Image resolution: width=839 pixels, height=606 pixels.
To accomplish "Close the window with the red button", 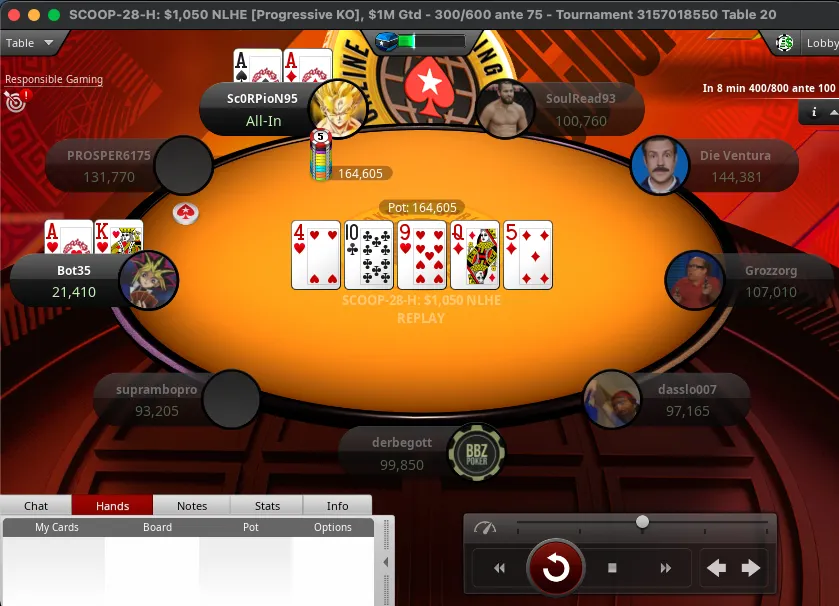I will coord(14,15).
